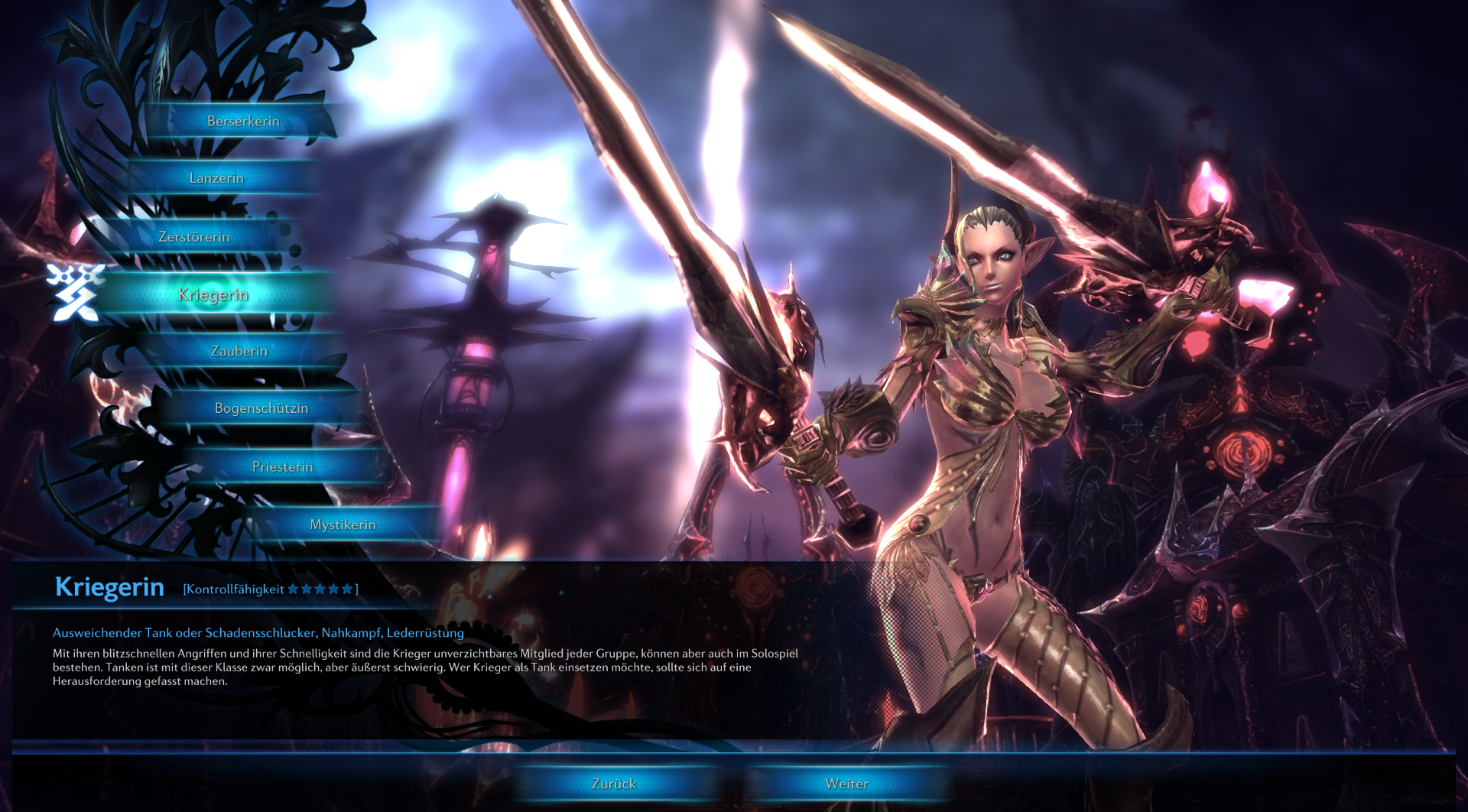Pick the Priesterin class option

click(282, 466)
